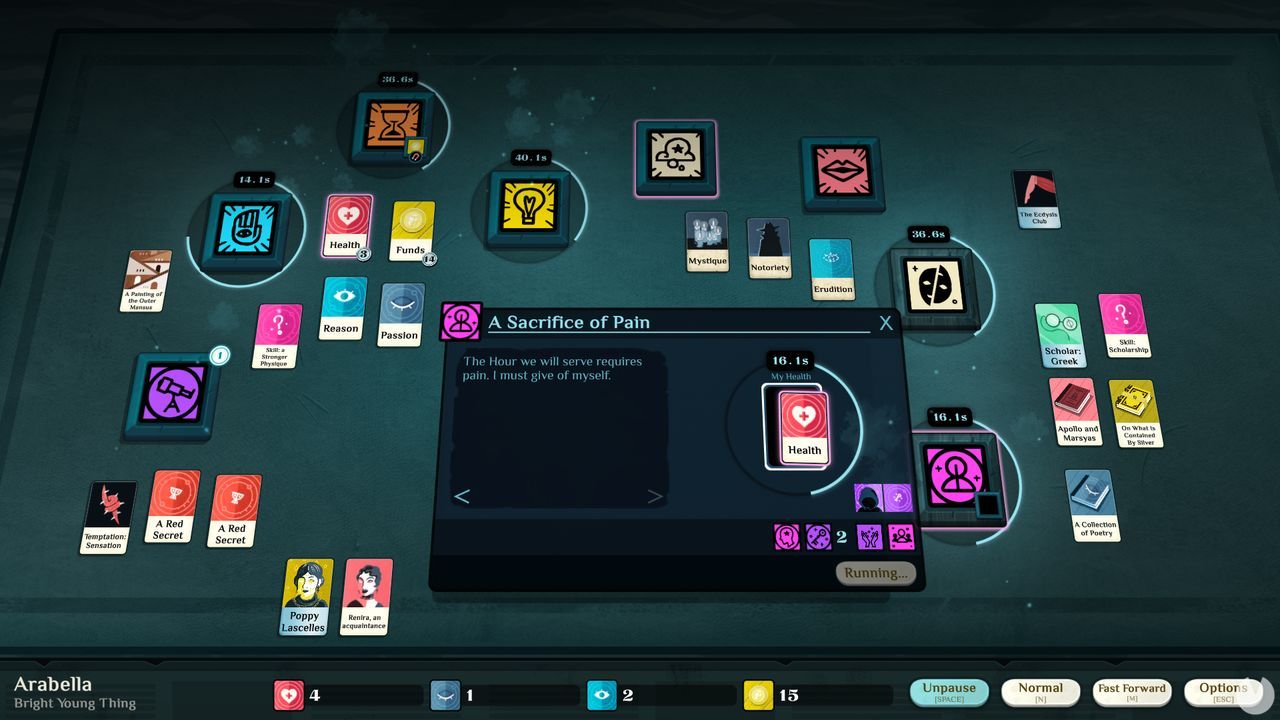Toggle Unpause with the highlighted speed button

(x=948, y=689)
